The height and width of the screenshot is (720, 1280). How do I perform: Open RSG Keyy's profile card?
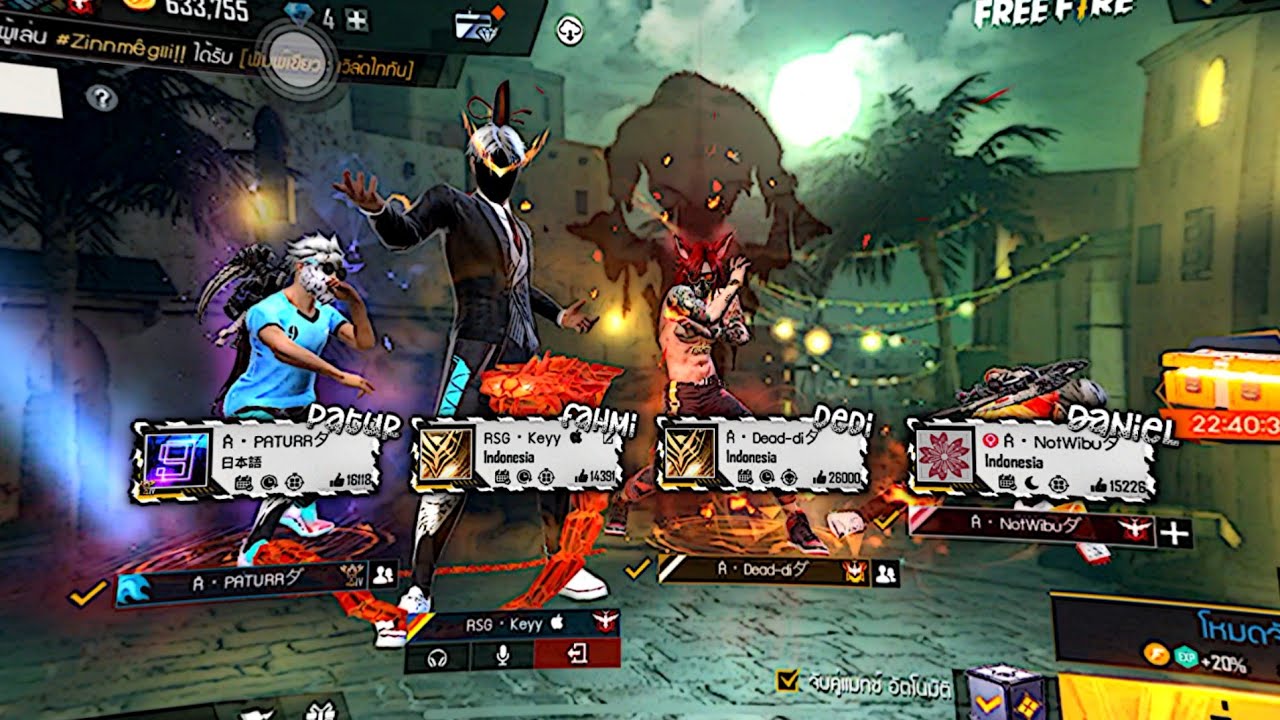click(518, 457)
